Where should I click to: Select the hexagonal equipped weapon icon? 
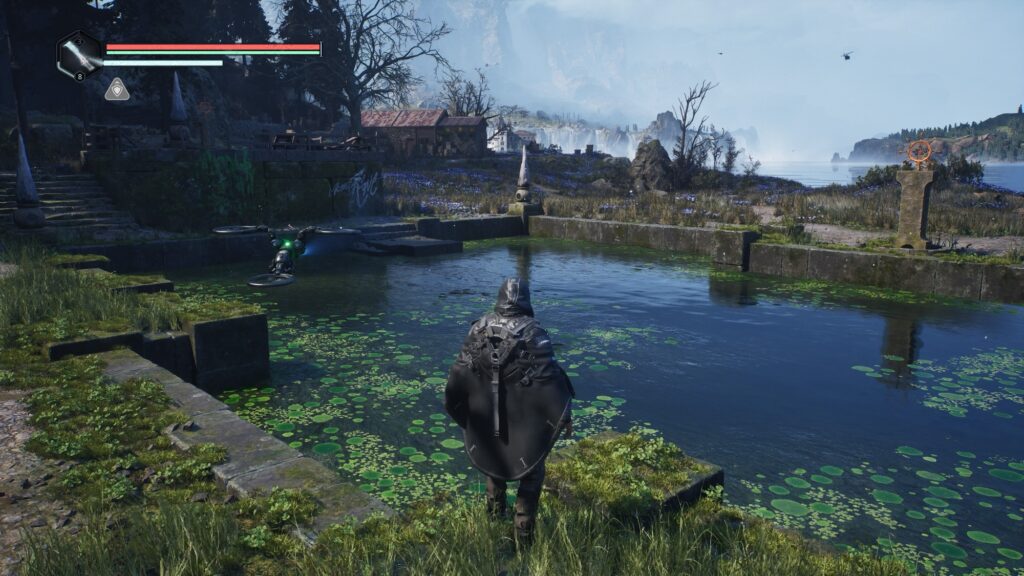point(79,55)
